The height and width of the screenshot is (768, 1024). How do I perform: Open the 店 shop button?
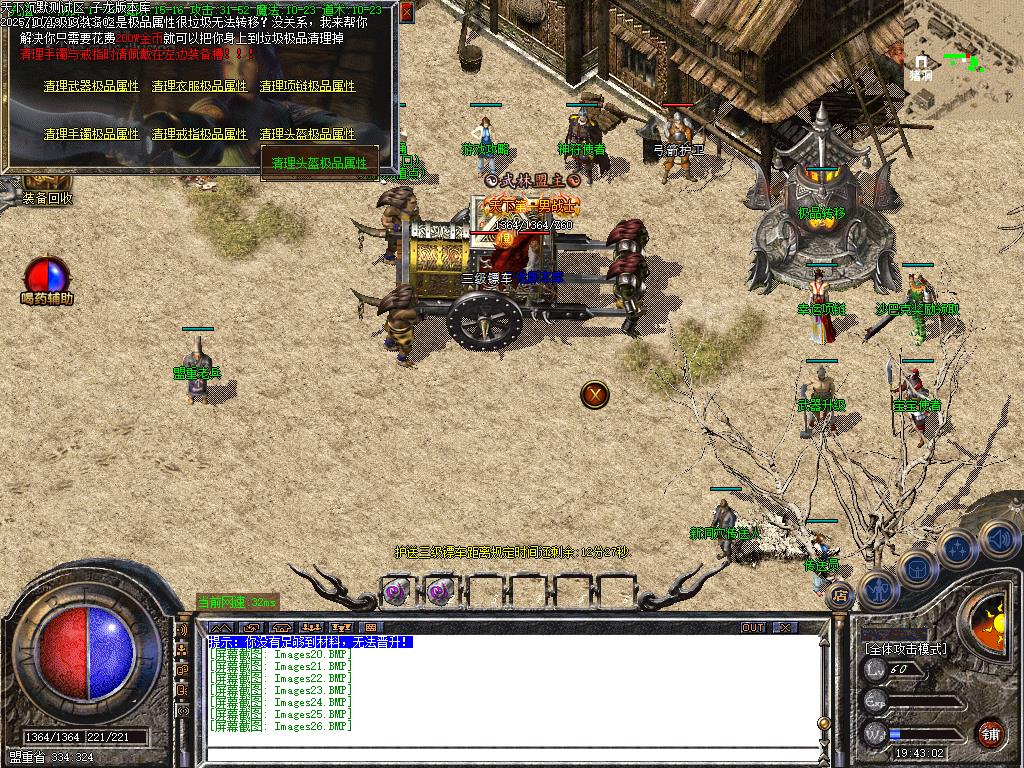[x=841, y=594]
